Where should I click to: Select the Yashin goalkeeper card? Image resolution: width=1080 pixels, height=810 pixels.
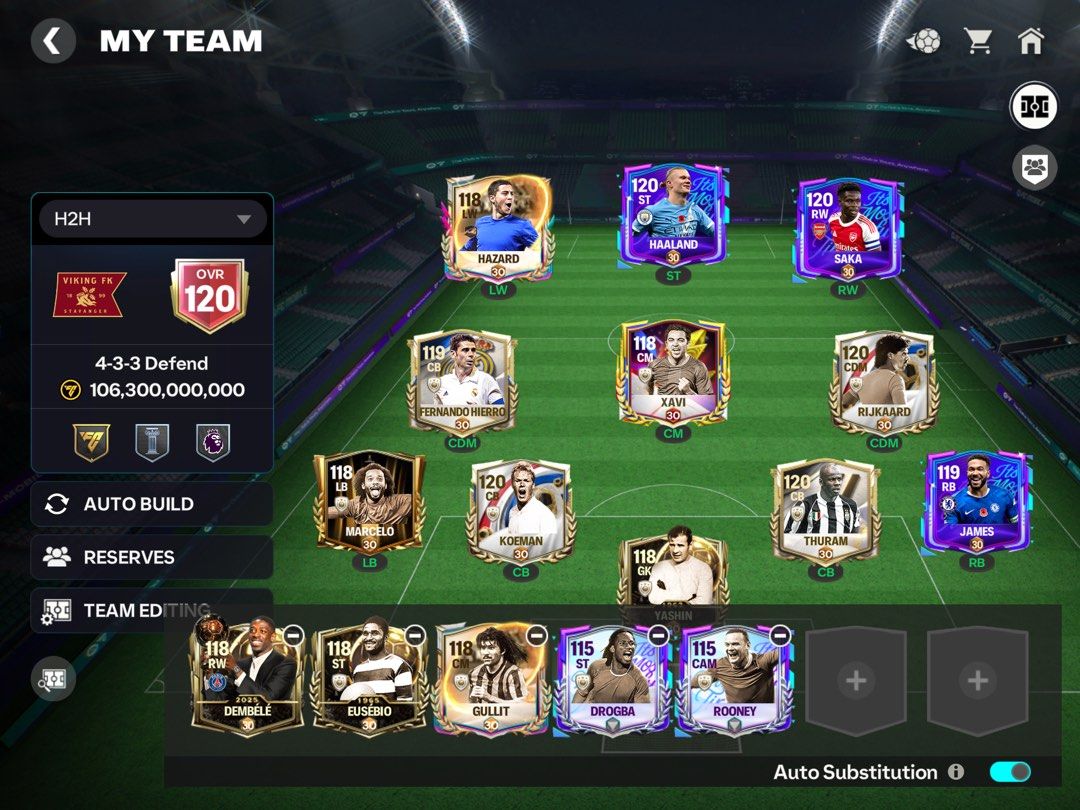point(672,575)
